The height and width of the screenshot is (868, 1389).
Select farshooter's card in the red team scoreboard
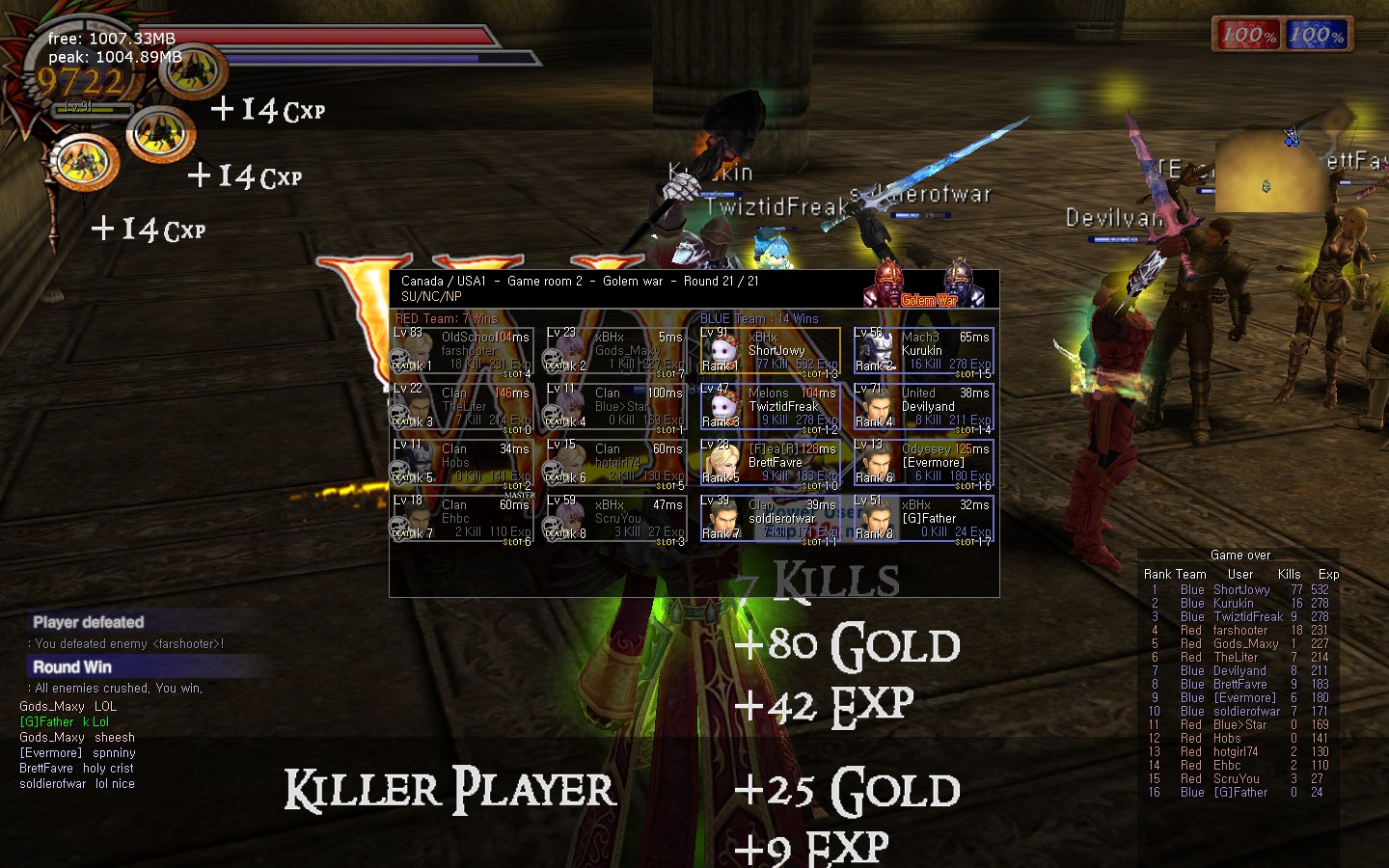pos(463,352)
